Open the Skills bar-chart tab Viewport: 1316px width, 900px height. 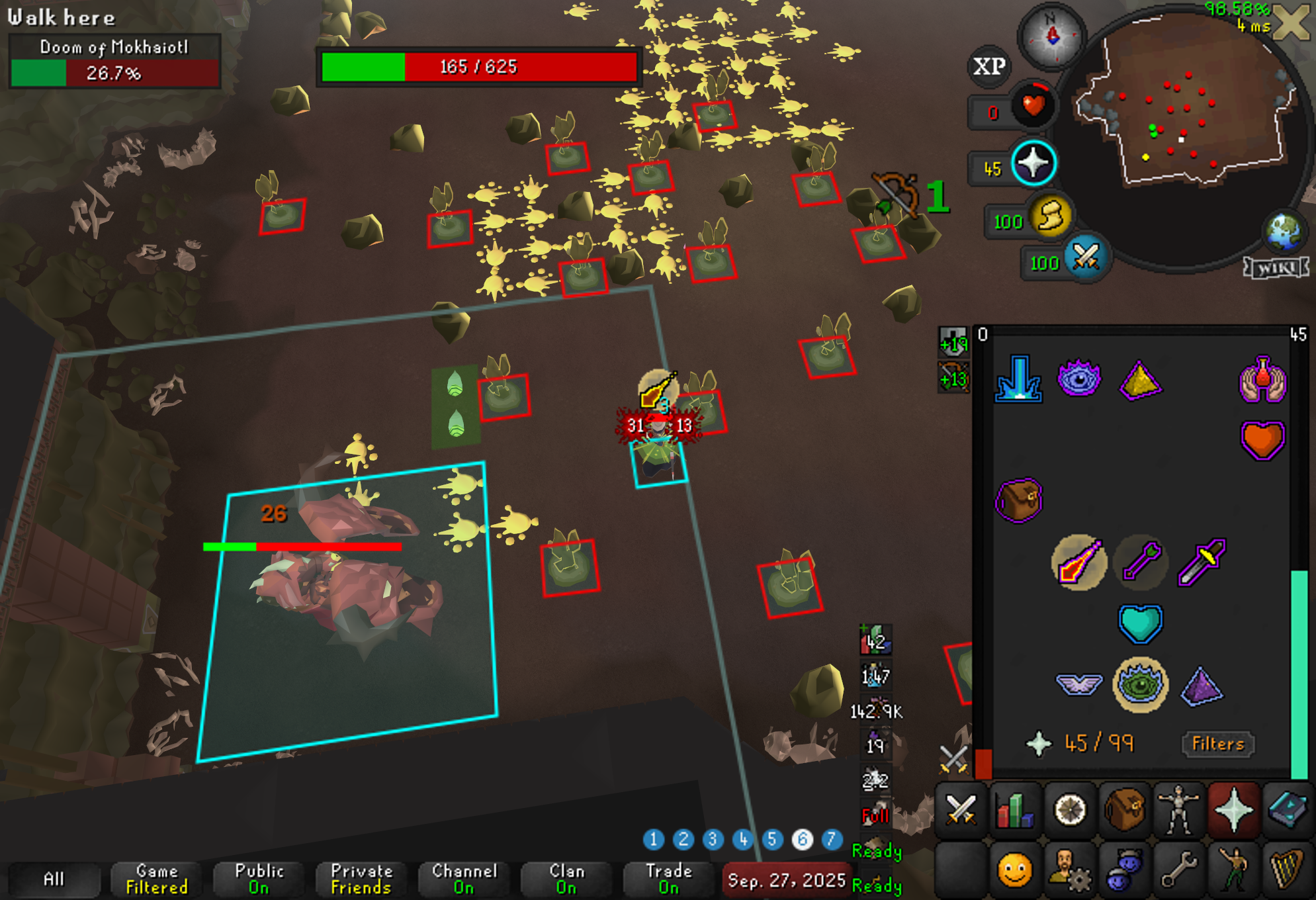(x=1015, y=809)
